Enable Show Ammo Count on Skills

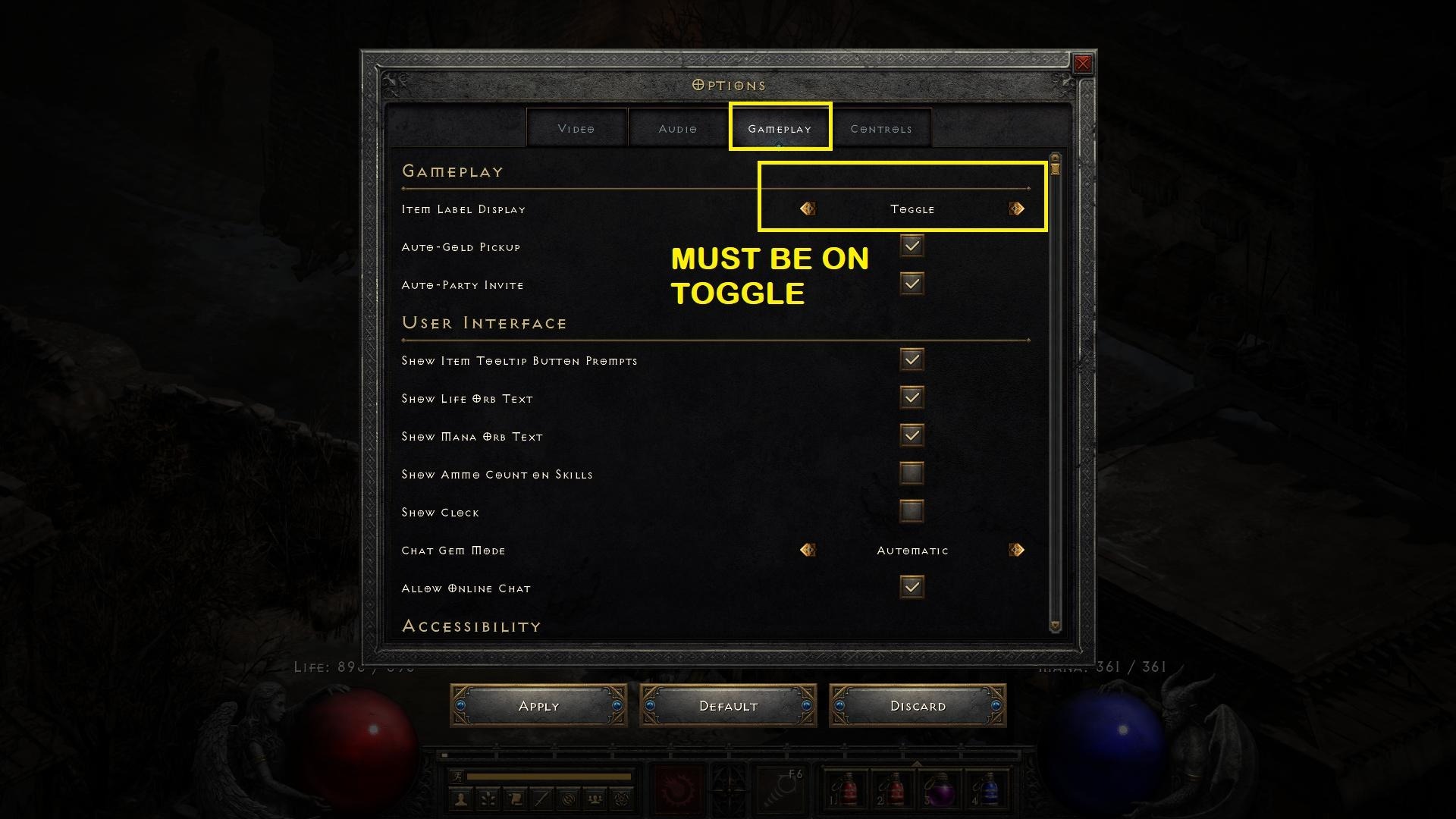pyautogui.click(x=912, y=473)
